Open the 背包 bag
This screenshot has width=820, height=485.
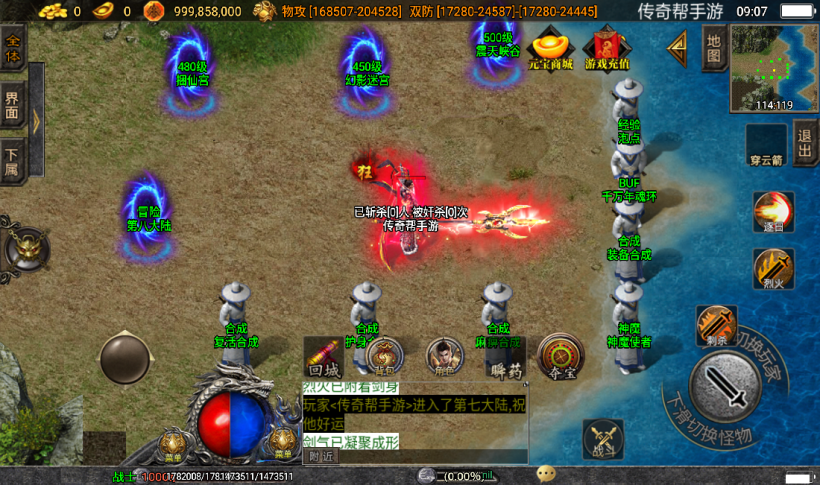click(385, 357)
